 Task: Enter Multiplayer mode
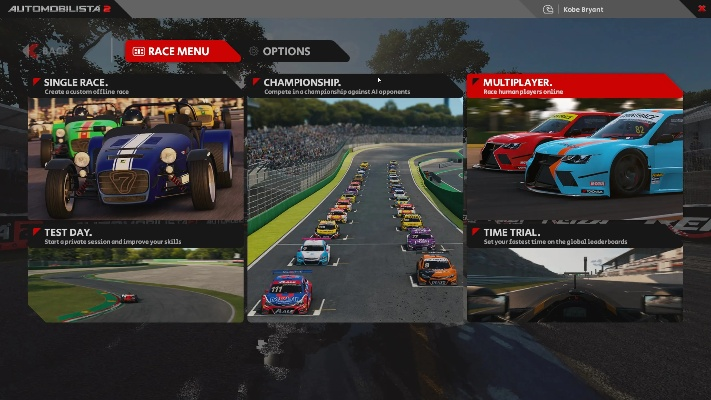coord(574,145)
